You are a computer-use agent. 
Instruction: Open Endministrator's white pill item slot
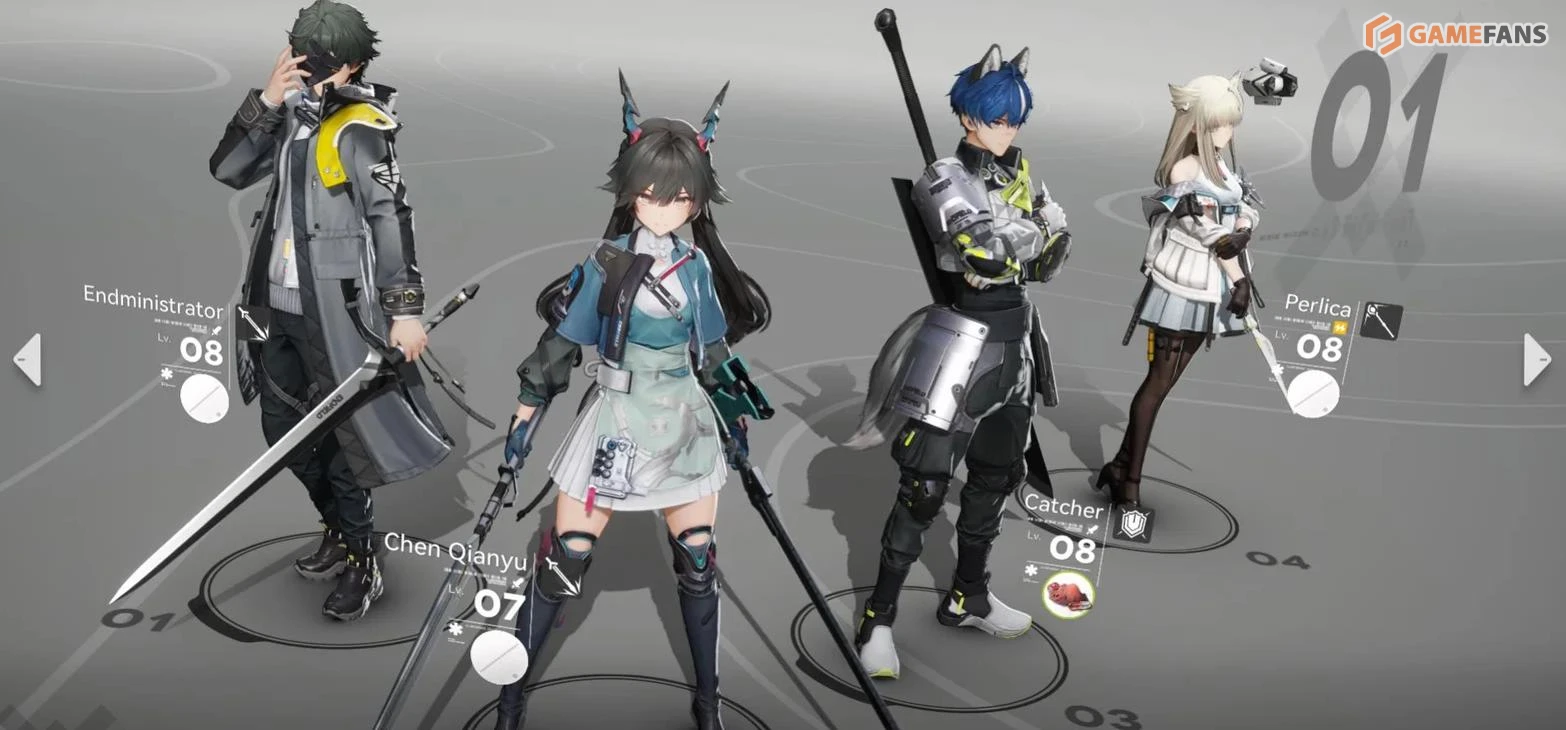coord(204,400)
